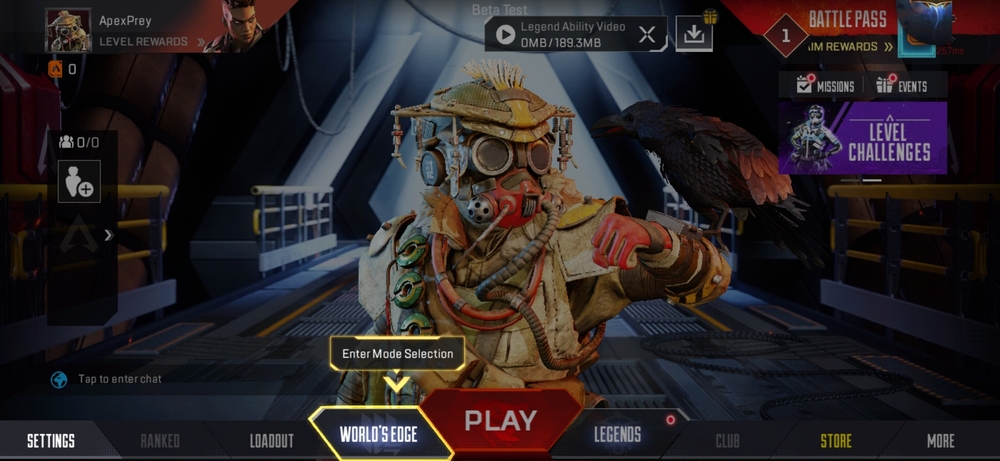This screenshot has width=1000, height=461.
Task: Open the Settings menu
Action: click(x=51, y=440)
